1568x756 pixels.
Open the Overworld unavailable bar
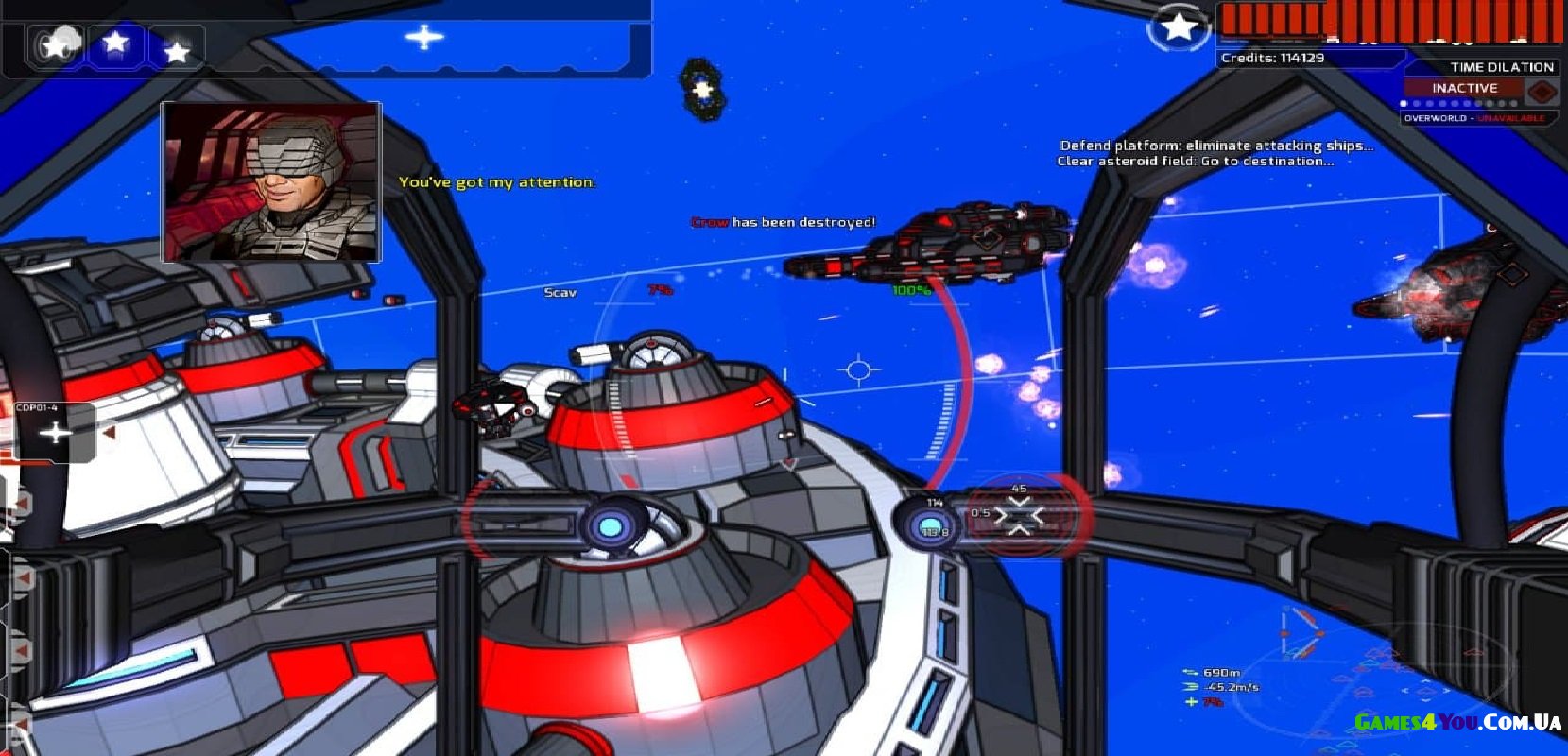click(1473, 118)
